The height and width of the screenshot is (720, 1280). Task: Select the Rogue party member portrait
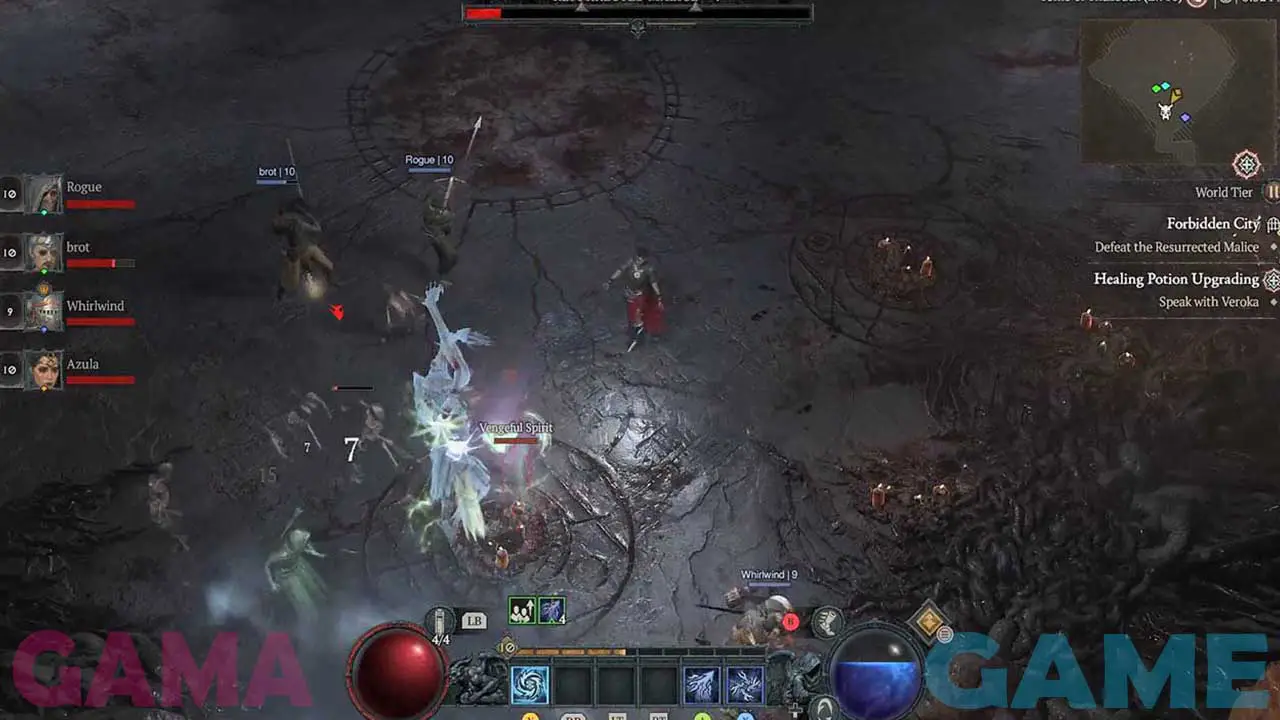click(43, 194)
